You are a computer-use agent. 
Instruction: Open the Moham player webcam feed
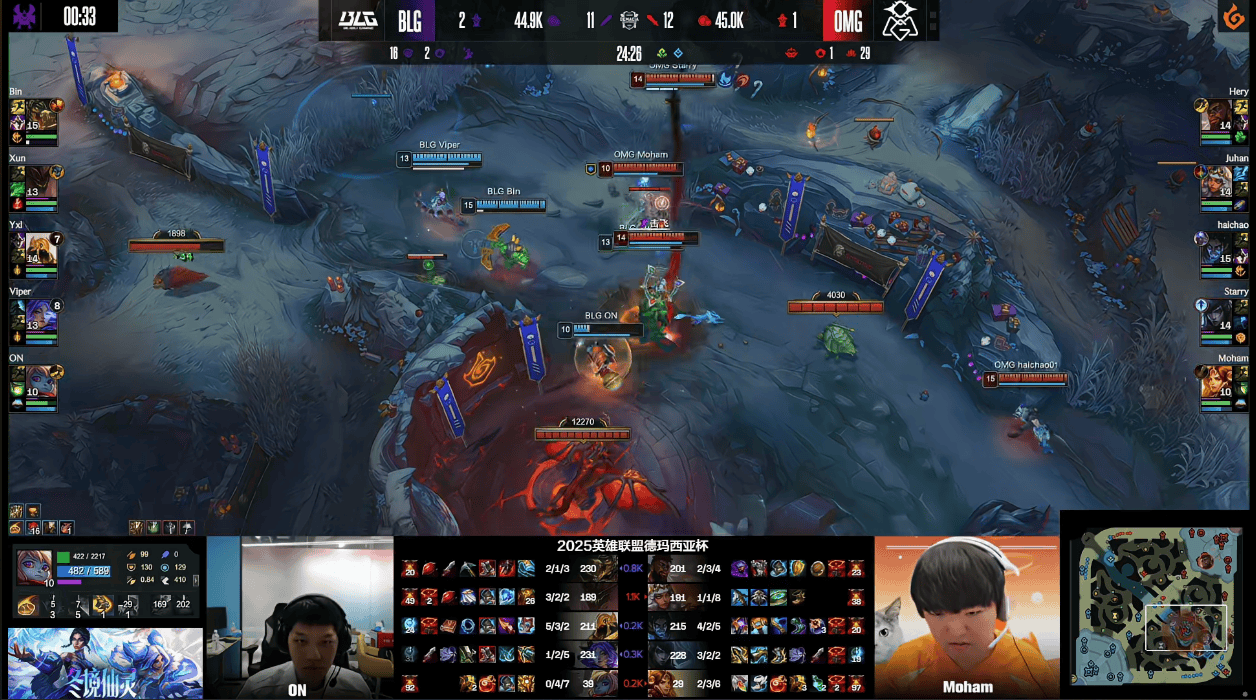pyautogui.click(x=966, y=616)
